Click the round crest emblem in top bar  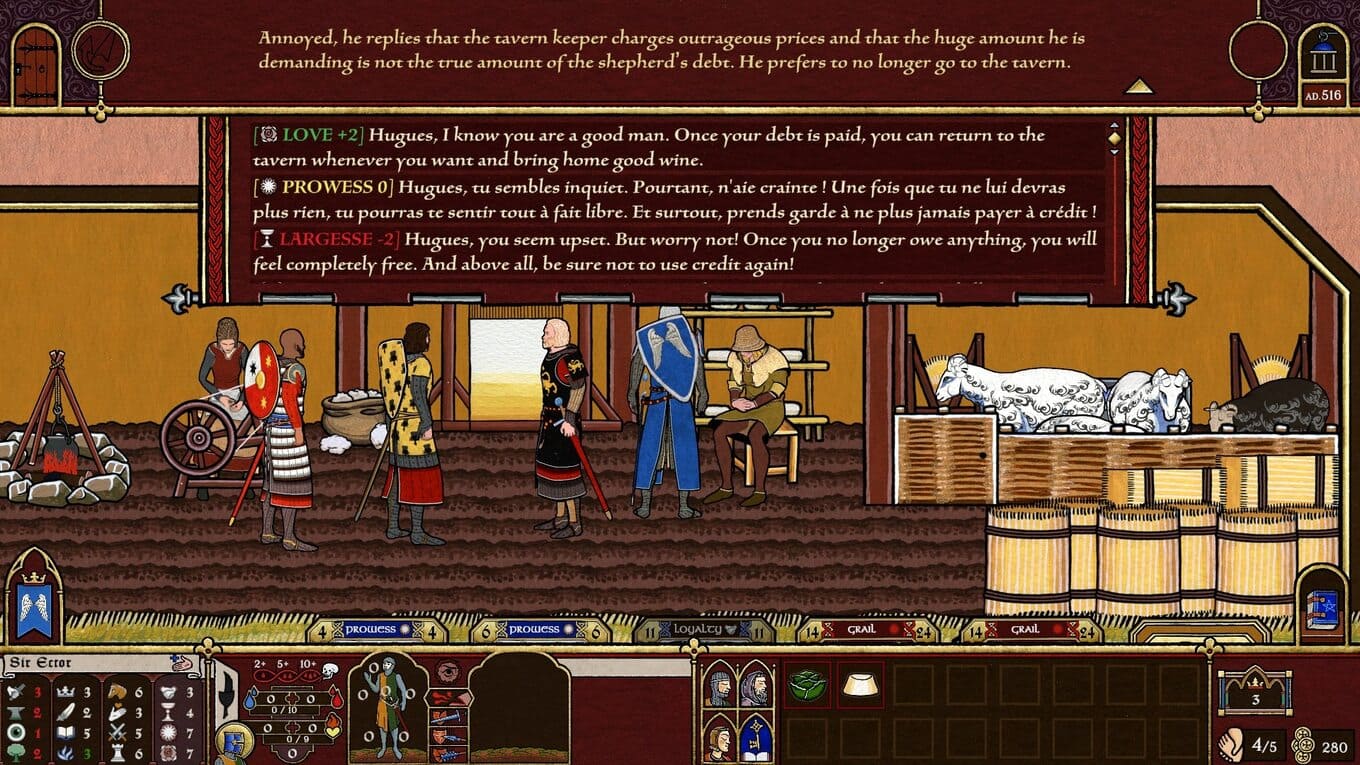point(101,50)
